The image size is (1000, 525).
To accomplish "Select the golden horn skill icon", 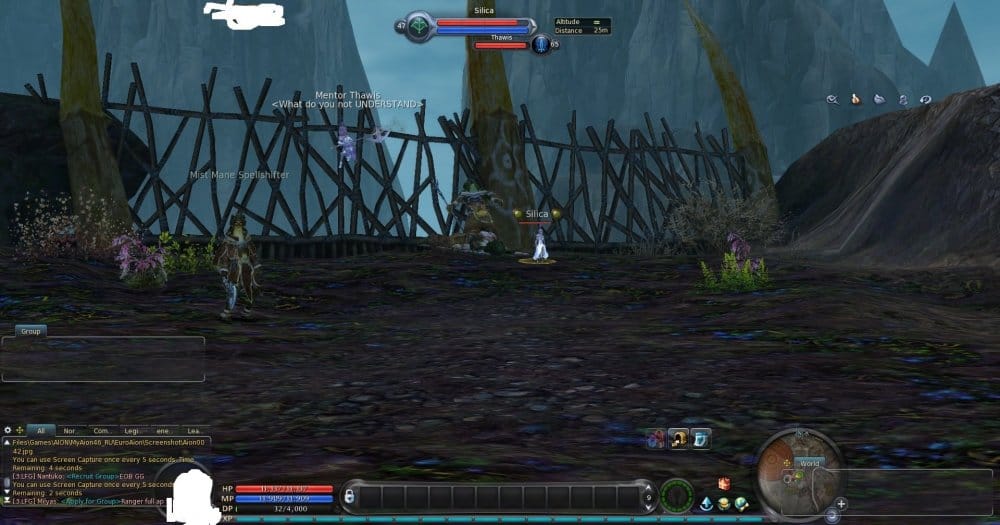I will (679, 438).
